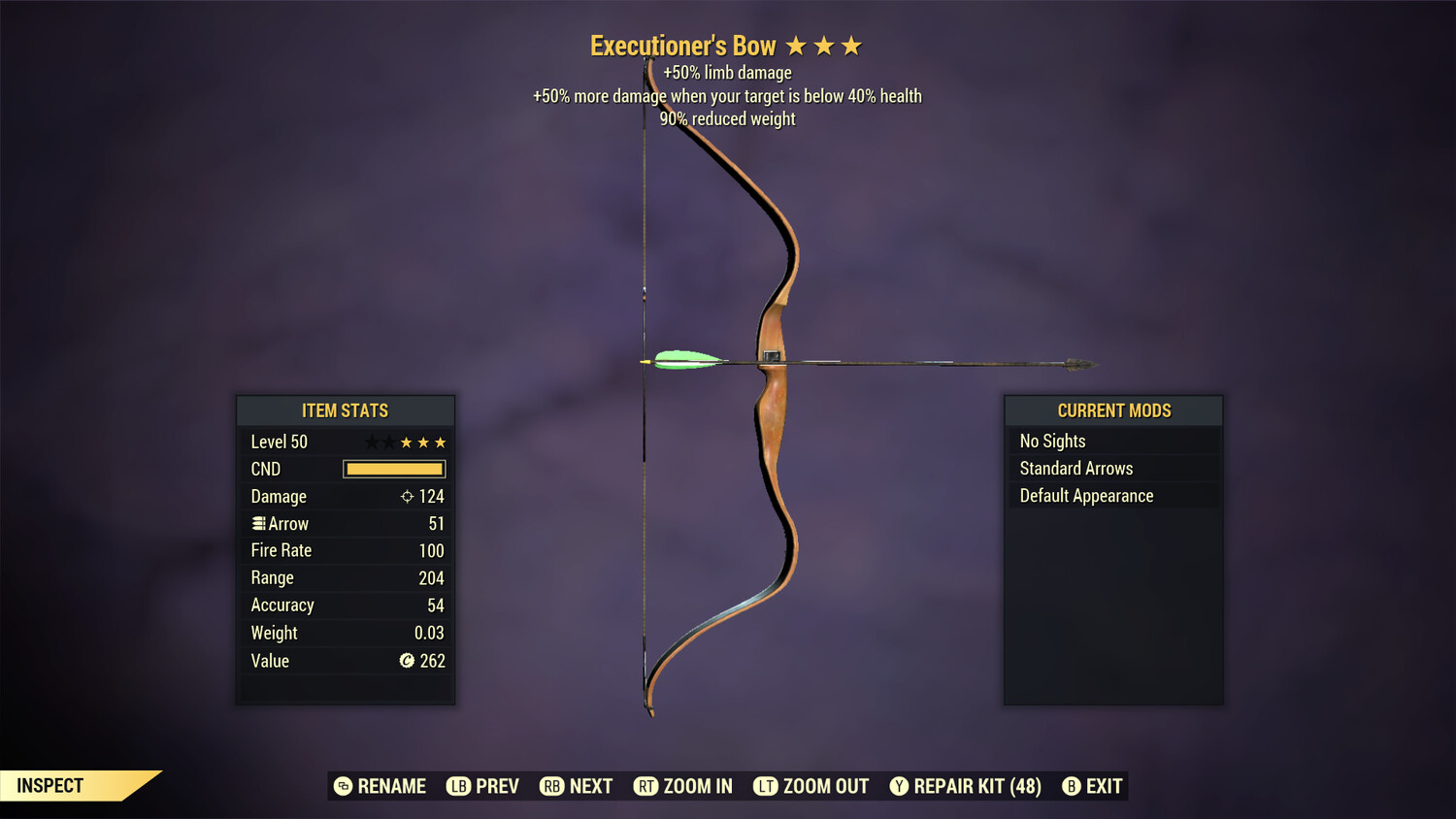Activate ZOOM IN on the bow
The image size is (1456, 819).
pyautogui.click(x=682, y=786)
